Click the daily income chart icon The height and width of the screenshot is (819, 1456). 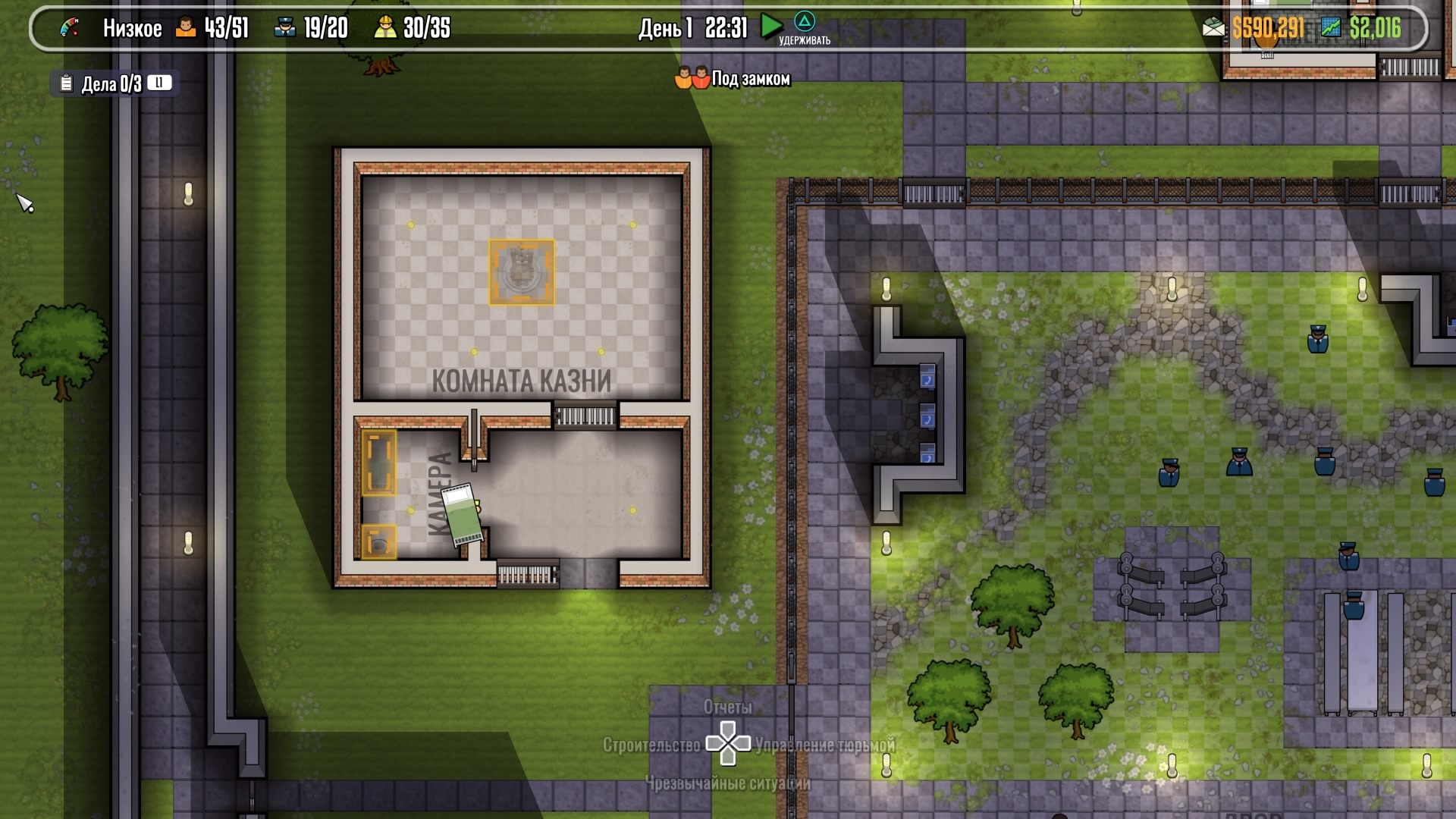coord(1331,28)
